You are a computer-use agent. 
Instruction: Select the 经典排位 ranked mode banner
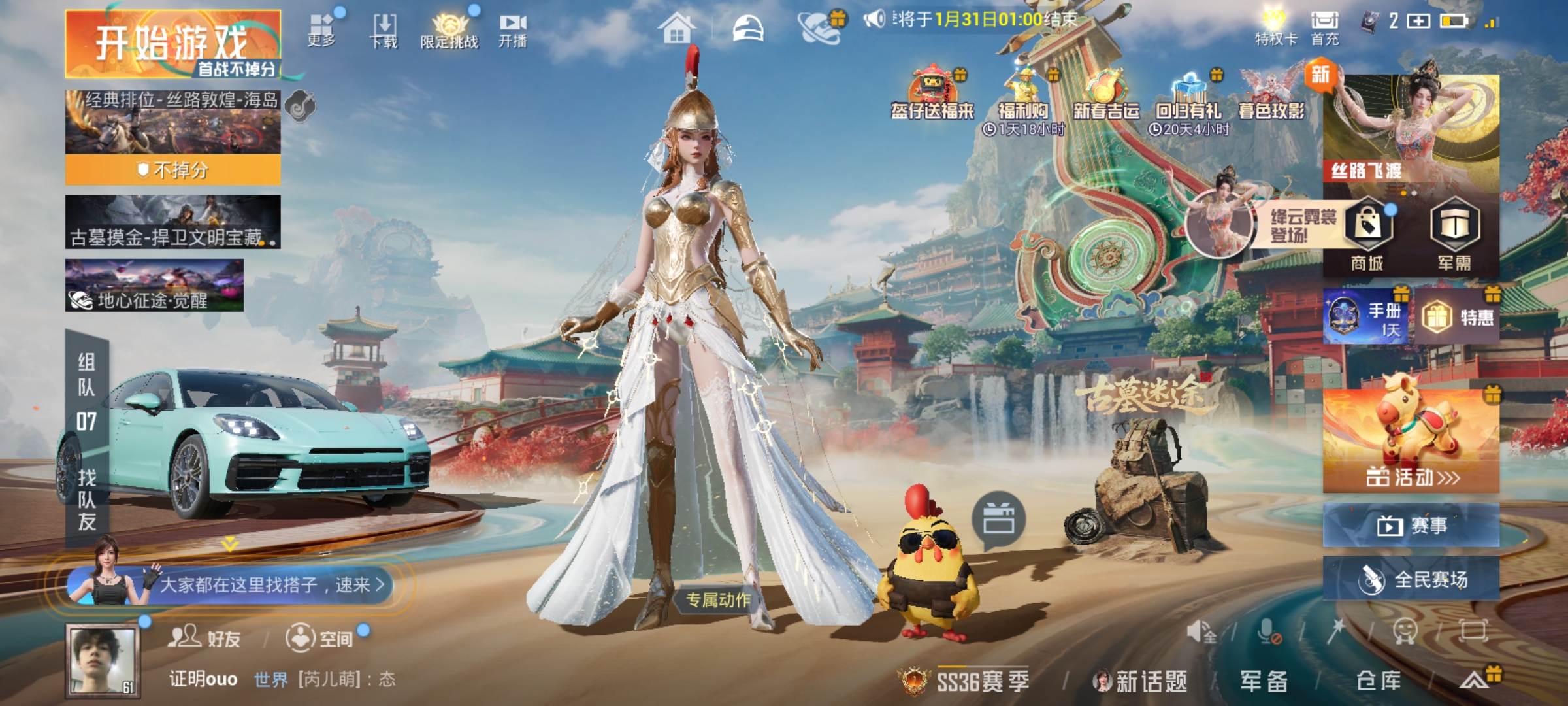click(172, 122)
